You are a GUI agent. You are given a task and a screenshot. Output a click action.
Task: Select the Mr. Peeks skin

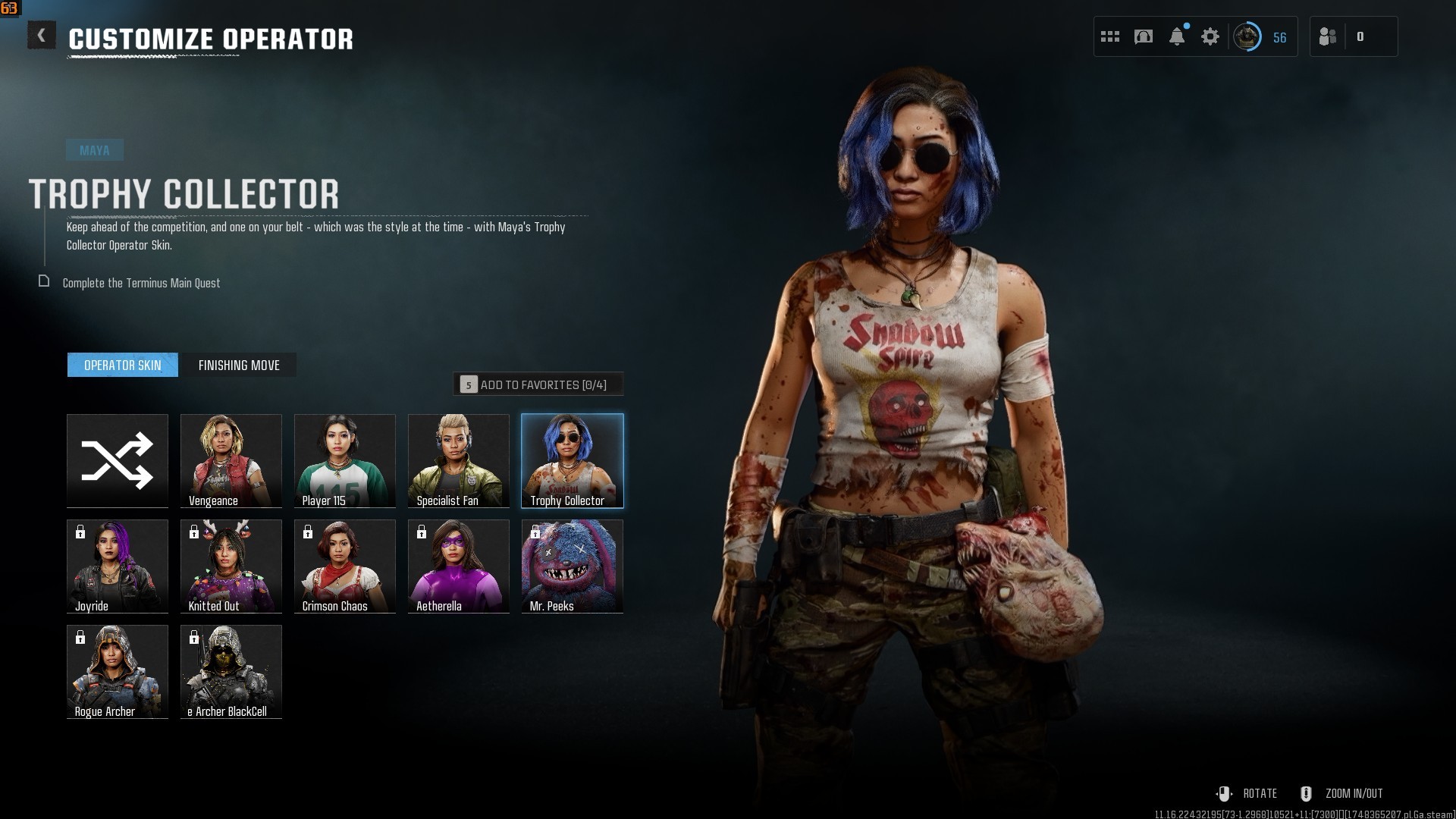(x=573, y=566)
